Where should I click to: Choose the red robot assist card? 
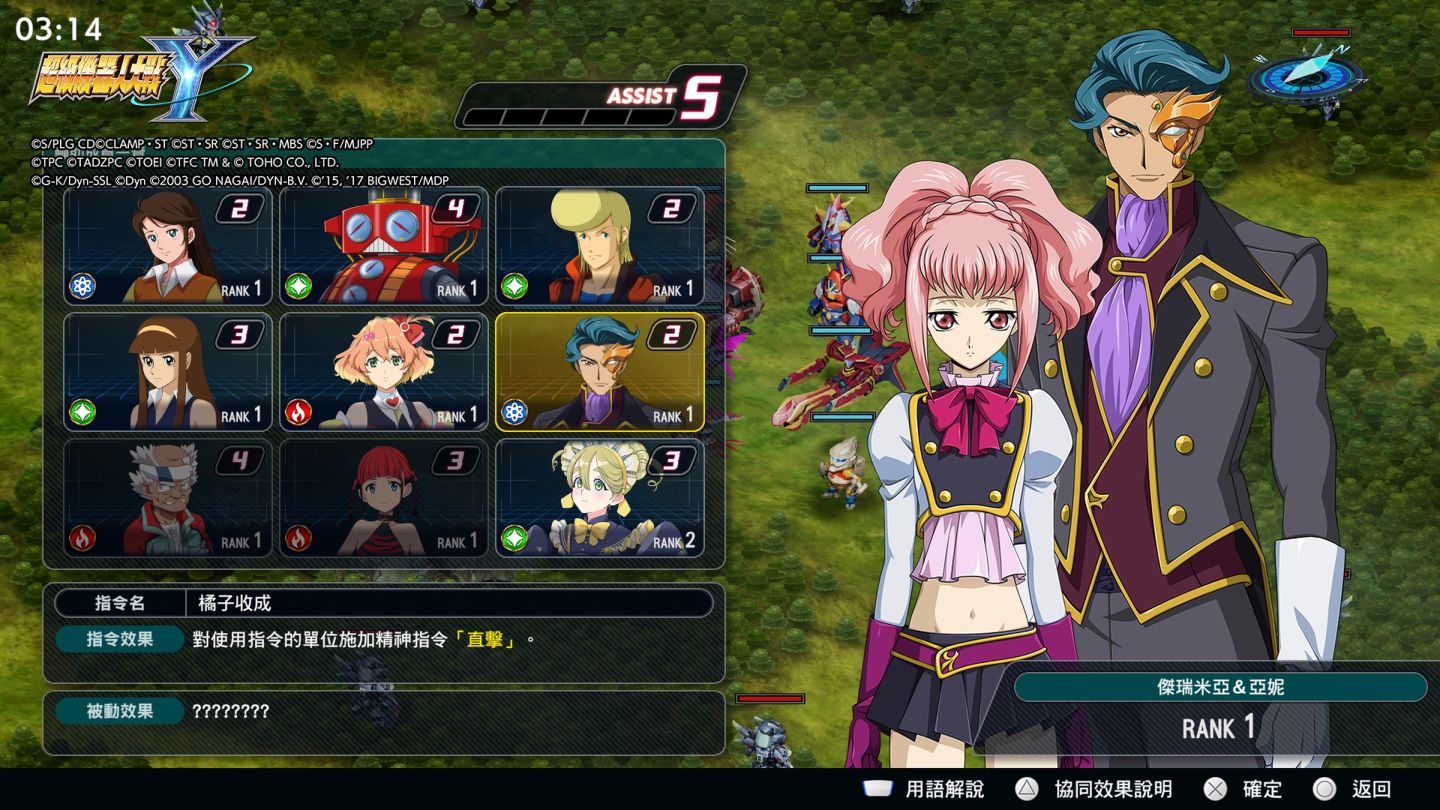(384, 246)
